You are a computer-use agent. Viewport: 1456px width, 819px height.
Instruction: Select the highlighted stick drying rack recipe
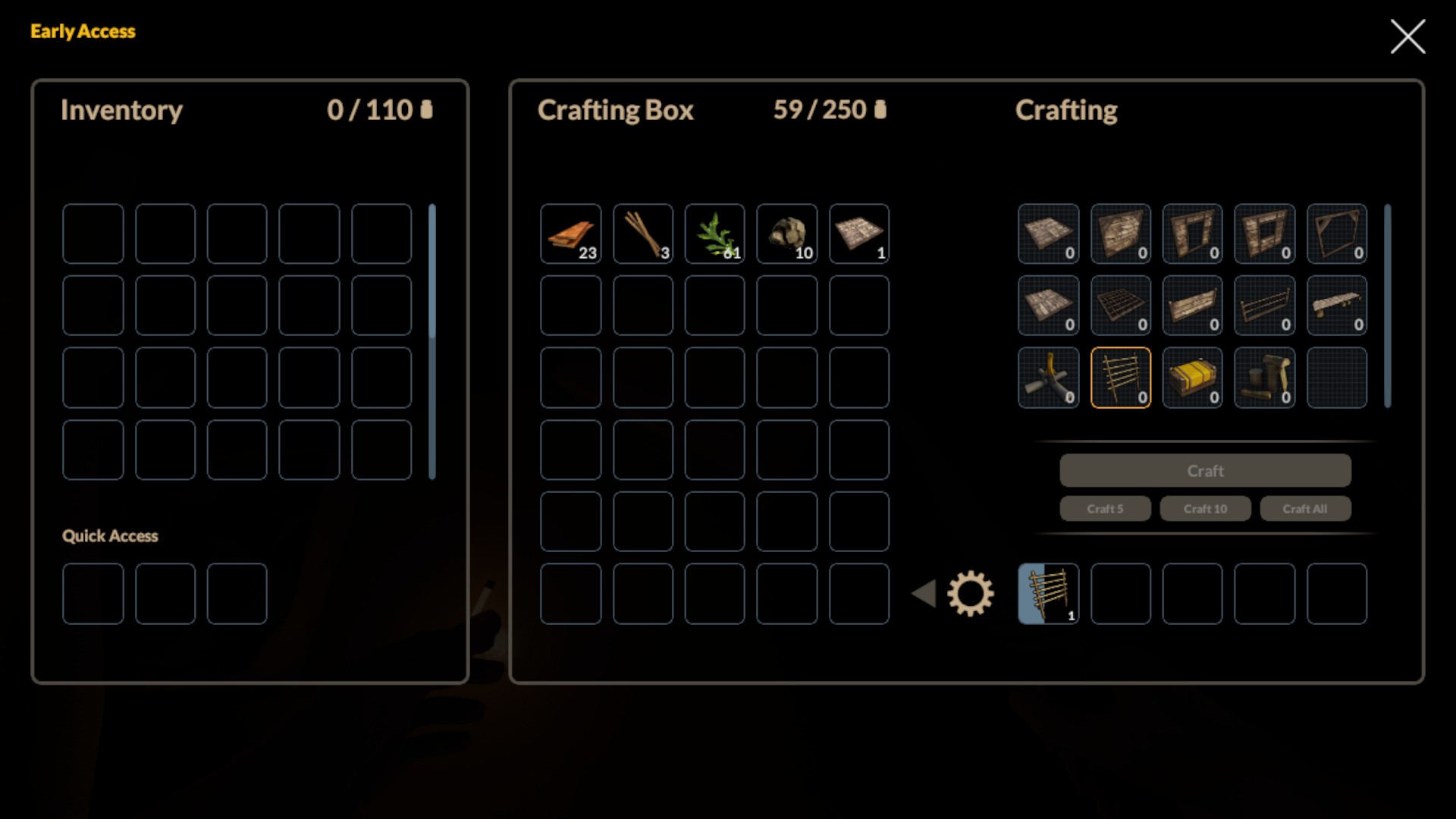point(1121,378)
